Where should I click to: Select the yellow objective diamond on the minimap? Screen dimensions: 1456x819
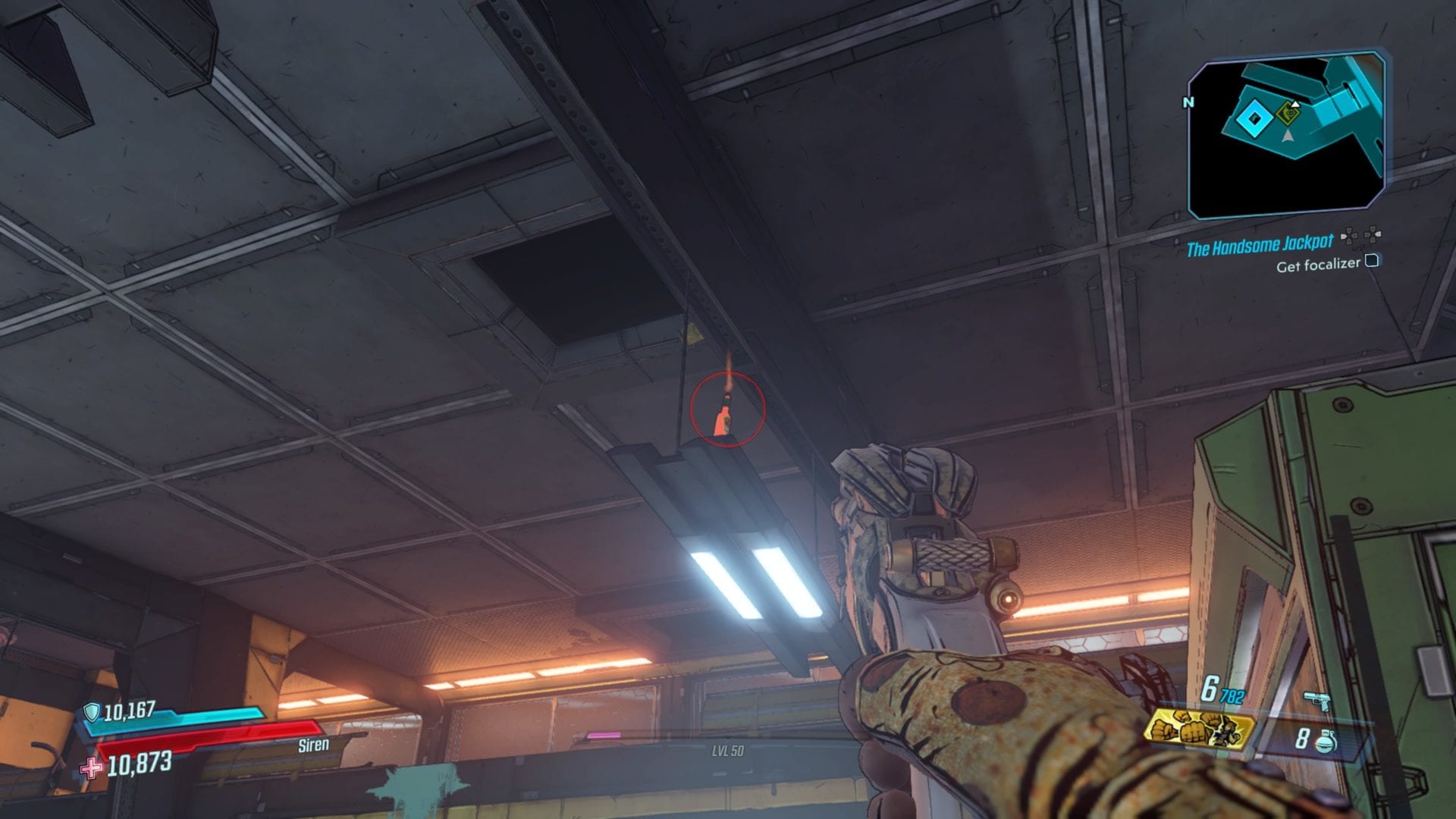click(1288, 115)
